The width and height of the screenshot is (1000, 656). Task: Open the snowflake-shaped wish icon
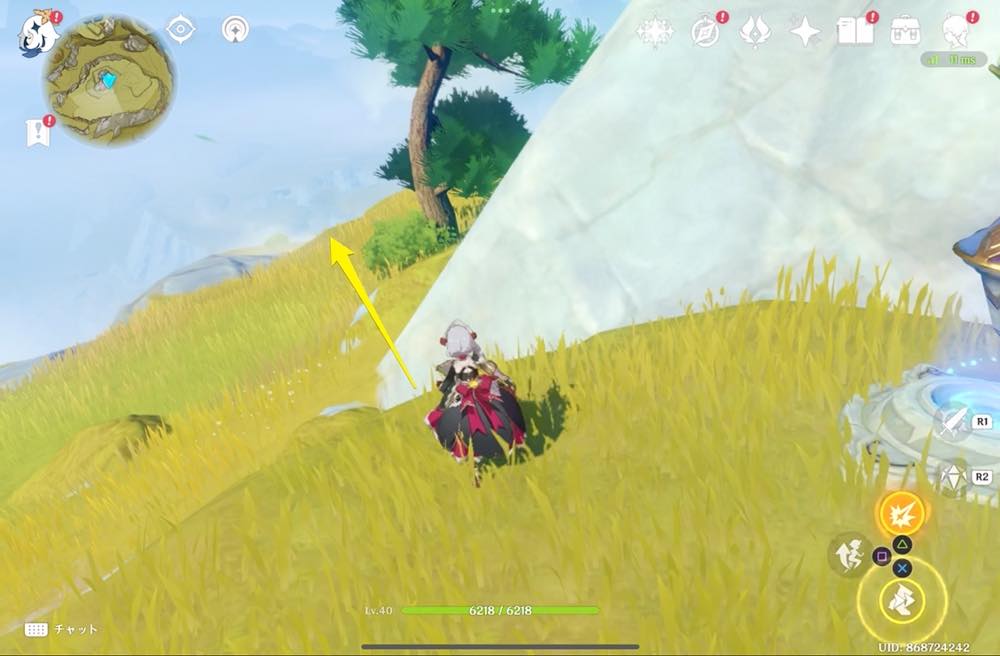(x=655, y=32)
